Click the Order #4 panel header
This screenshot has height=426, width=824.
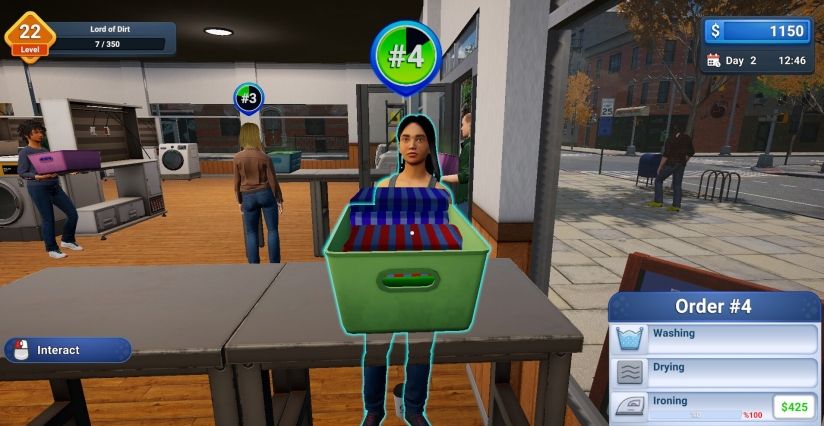click(713, 306)
